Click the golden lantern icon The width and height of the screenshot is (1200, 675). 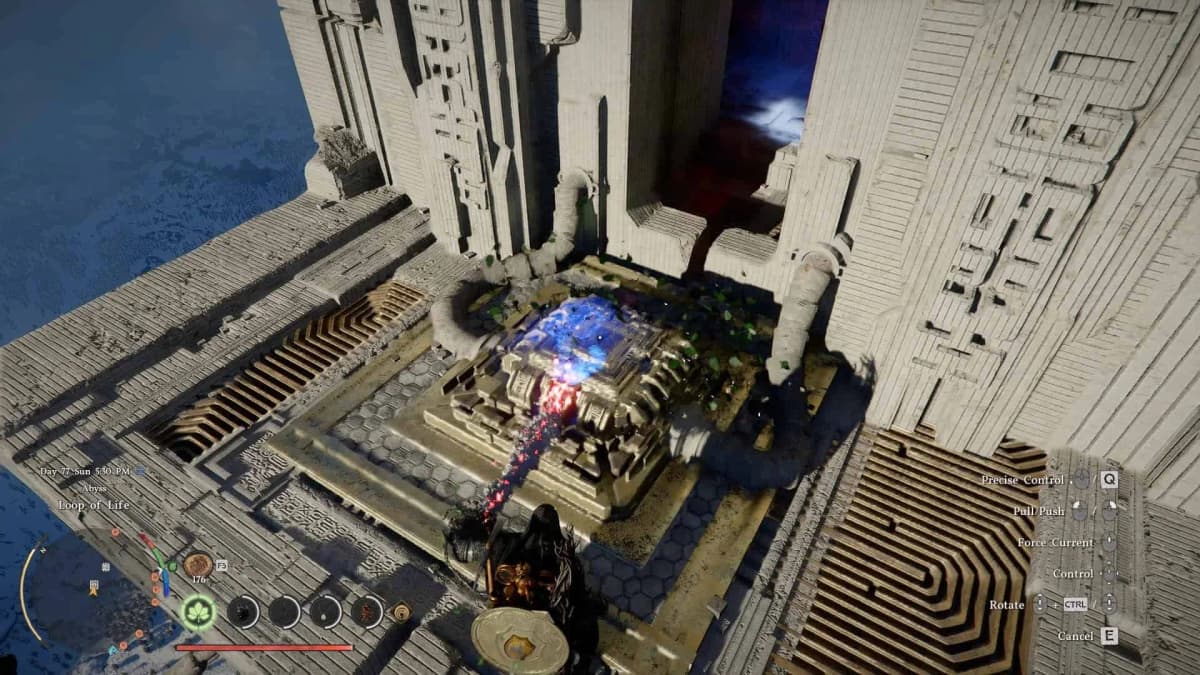pyautogui.click(x=402, y=611)
